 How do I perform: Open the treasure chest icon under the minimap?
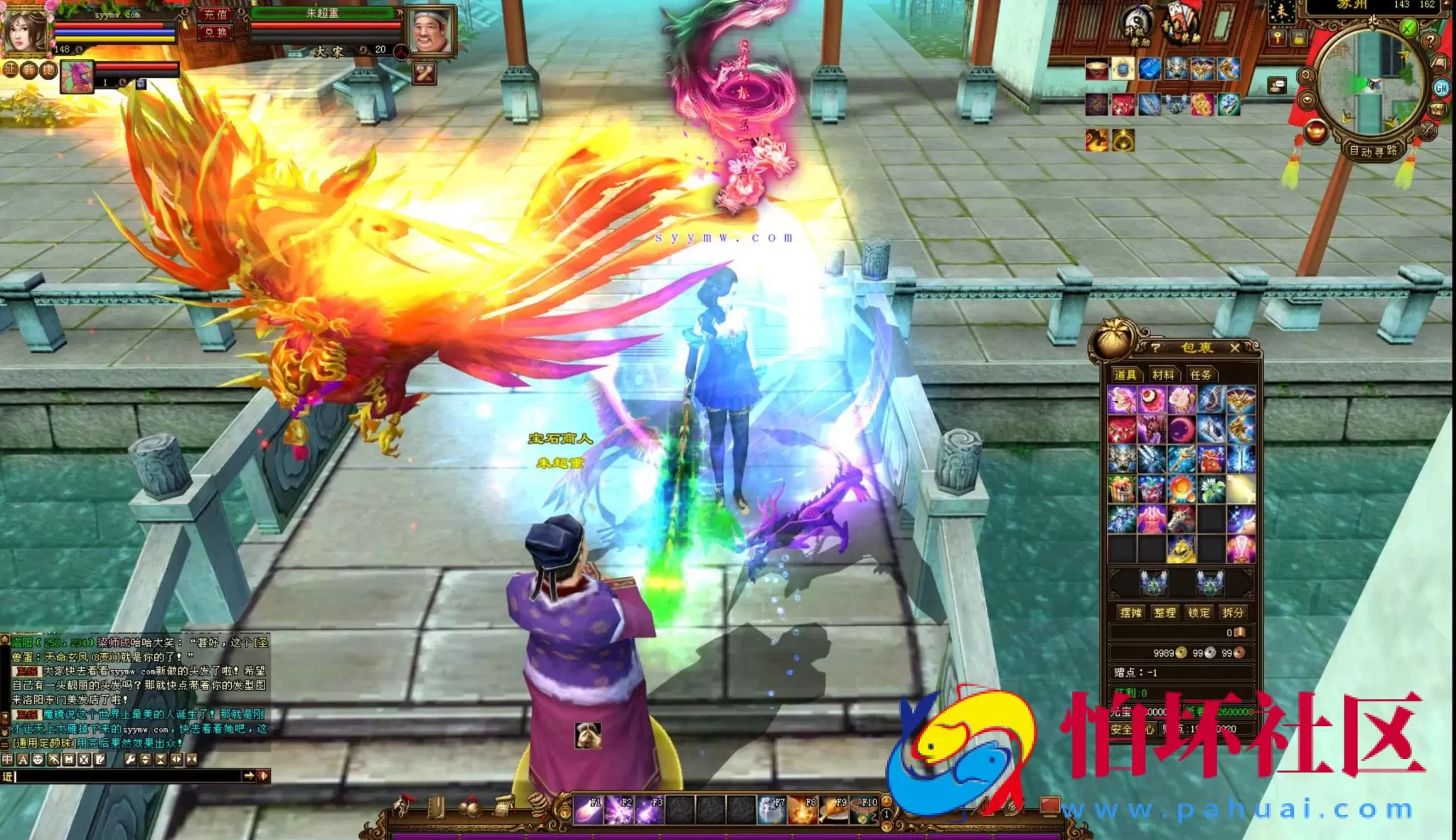(1438, 109)
